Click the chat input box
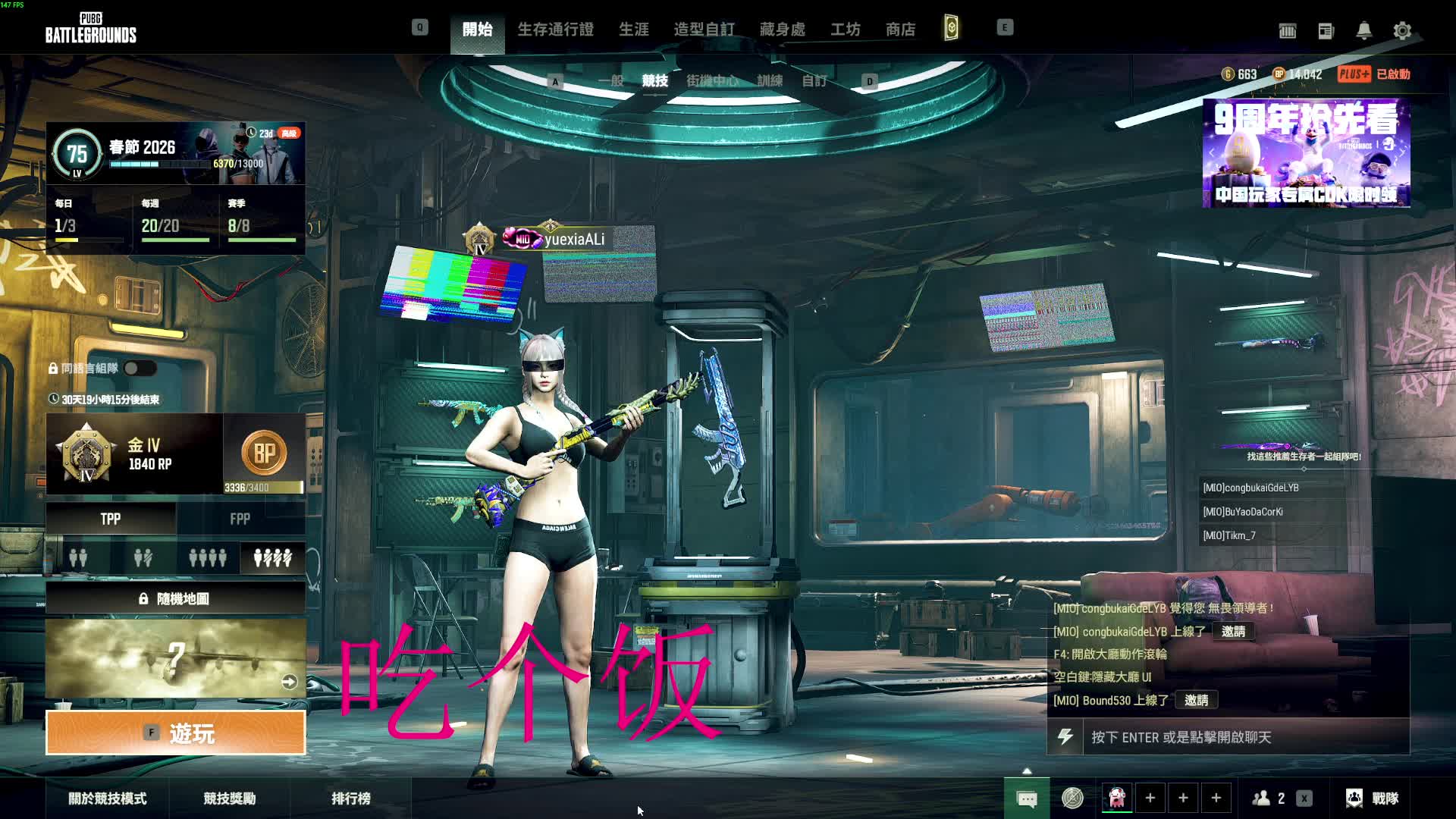 1244,737
